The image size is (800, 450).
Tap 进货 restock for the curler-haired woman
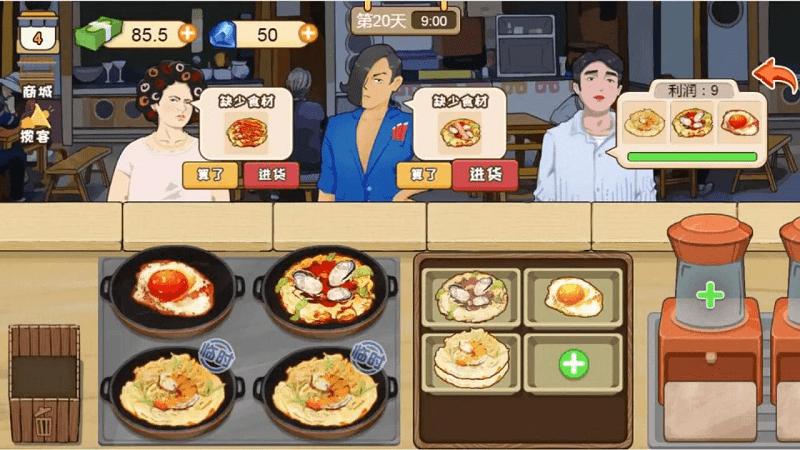pos(271,174)
